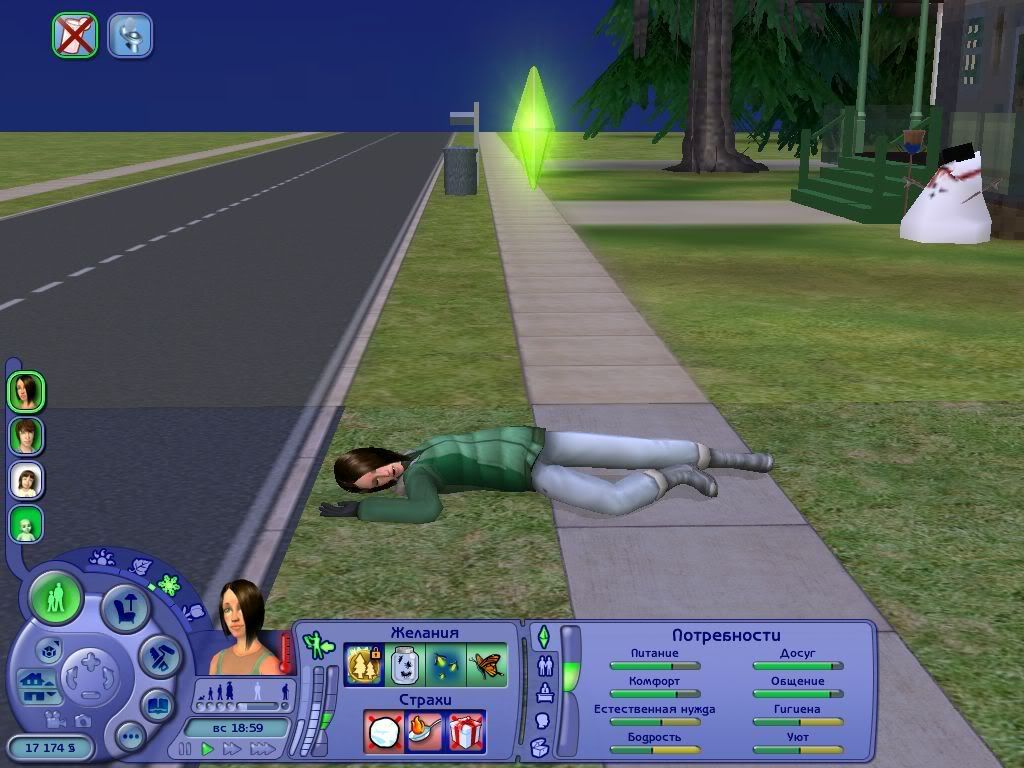Viewport: 1024px width, 768px height.
Task: Set game speed to triple fast-forward
Action: [x=262, y=748]
